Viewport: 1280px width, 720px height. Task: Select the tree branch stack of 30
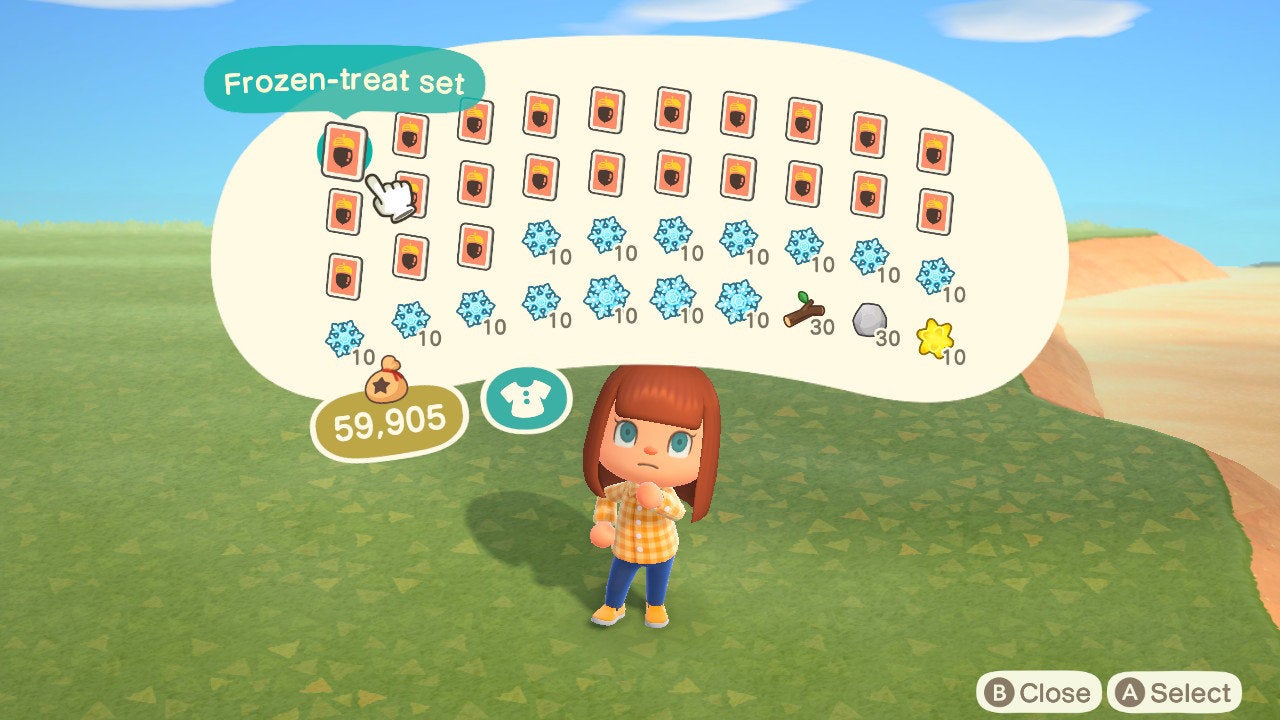coord(802,311)
